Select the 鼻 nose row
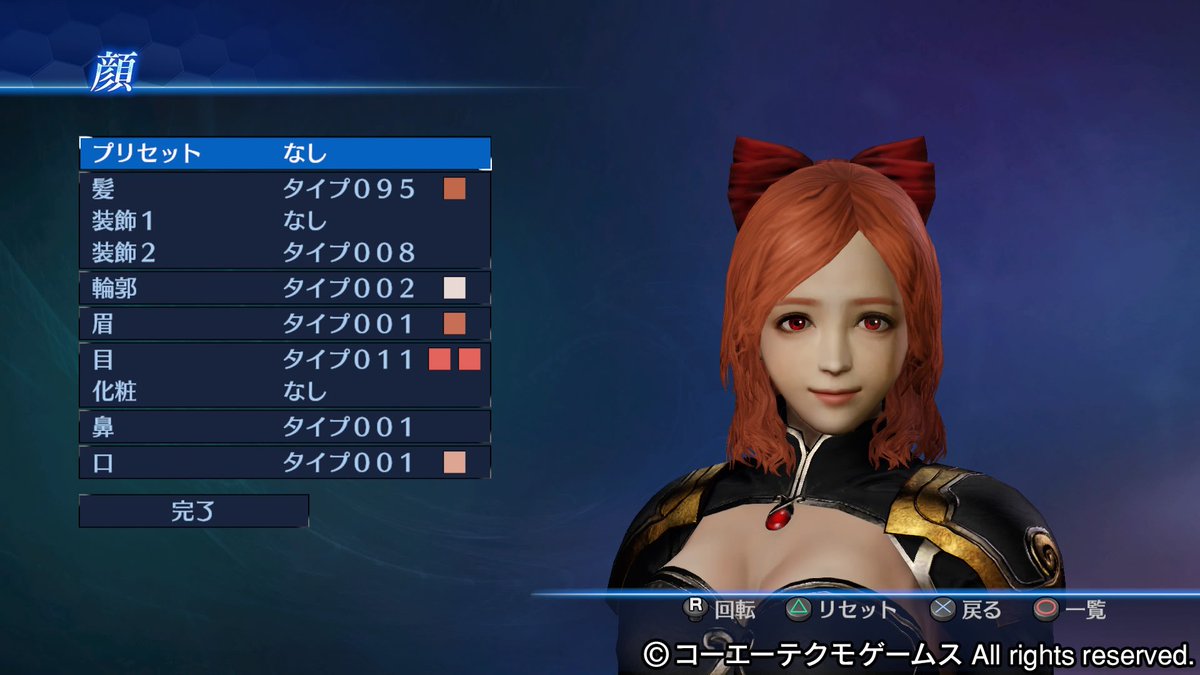This screenshot has height=675, width=1200. (284, 427)
